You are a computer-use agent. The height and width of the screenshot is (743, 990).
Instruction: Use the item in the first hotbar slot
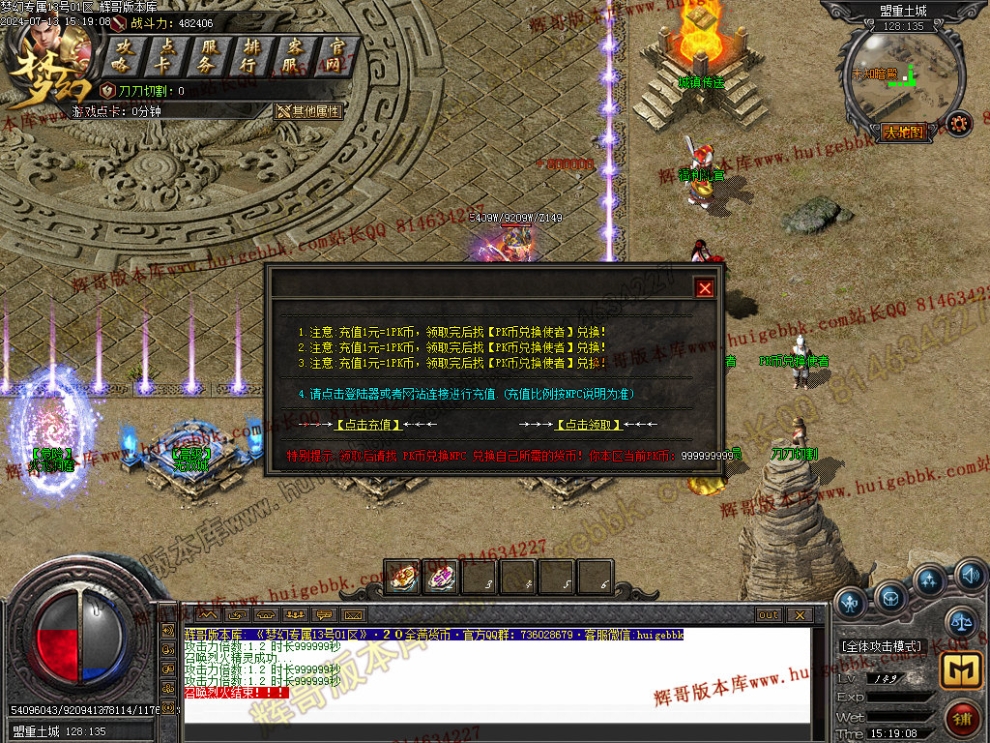point(402,576)
